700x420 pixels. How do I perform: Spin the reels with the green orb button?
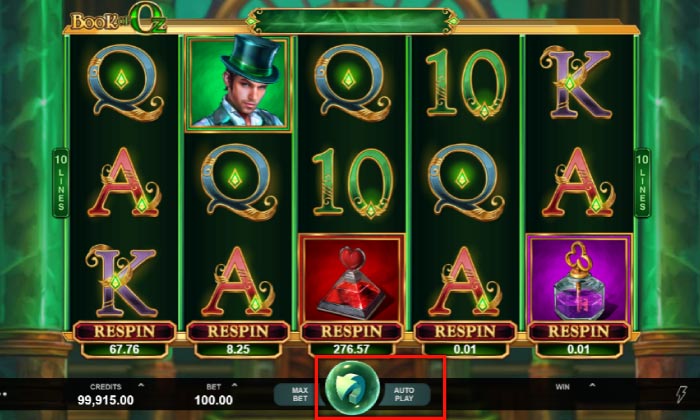pos(351,389)
